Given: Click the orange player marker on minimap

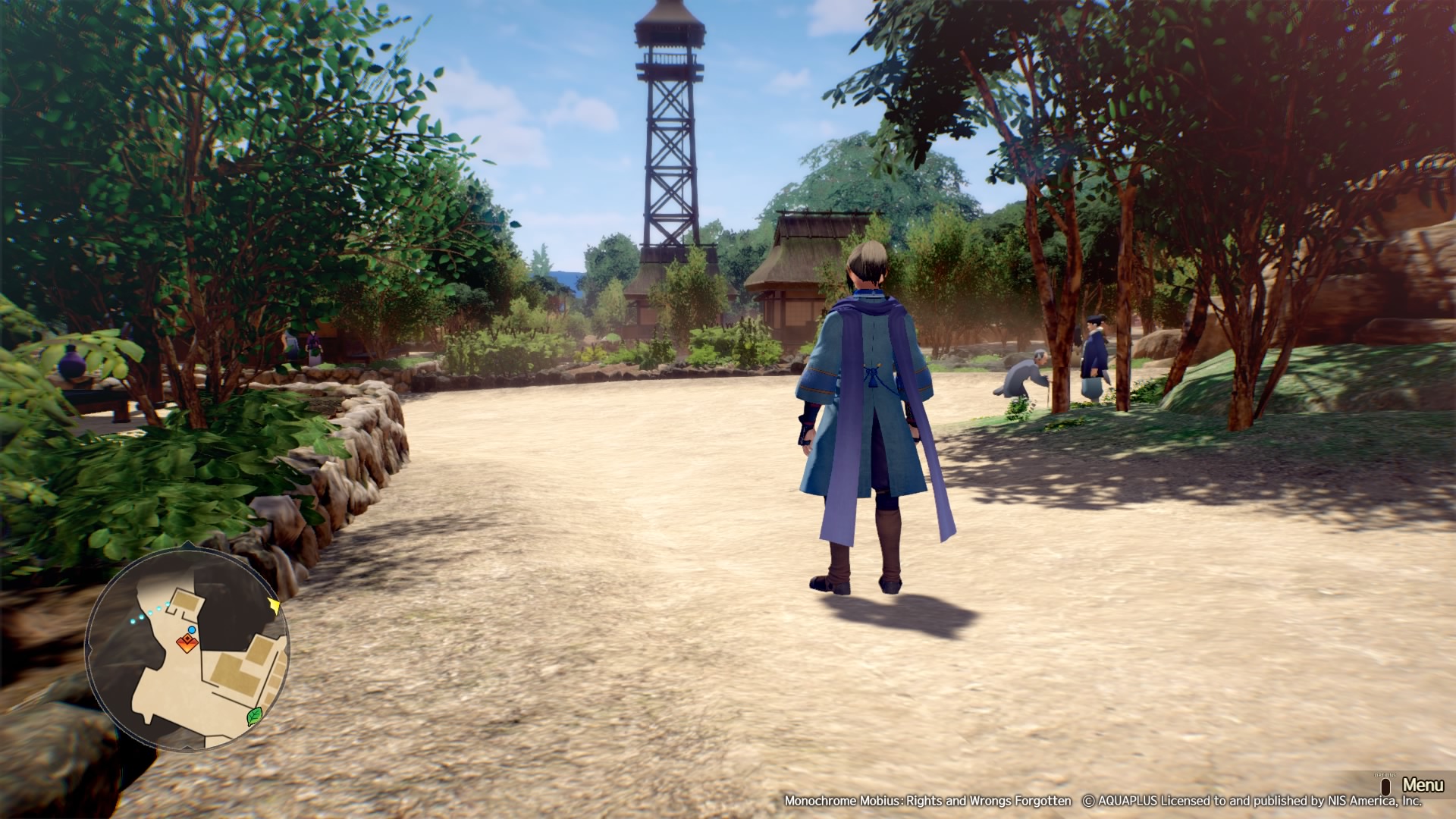Looking at the screenshot, I should [x=187, y=644].
